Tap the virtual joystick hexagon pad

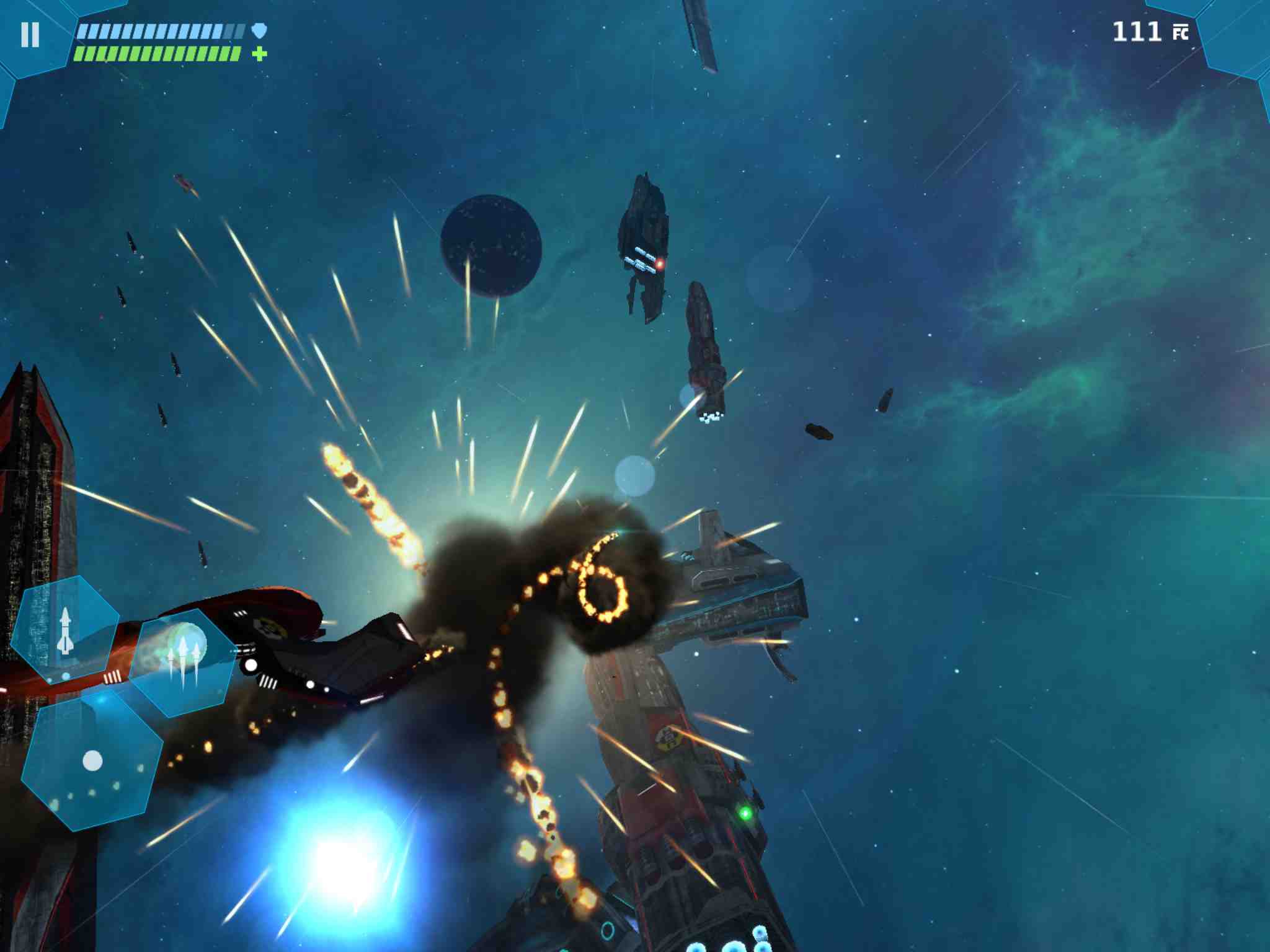click(x=92, y=760)
